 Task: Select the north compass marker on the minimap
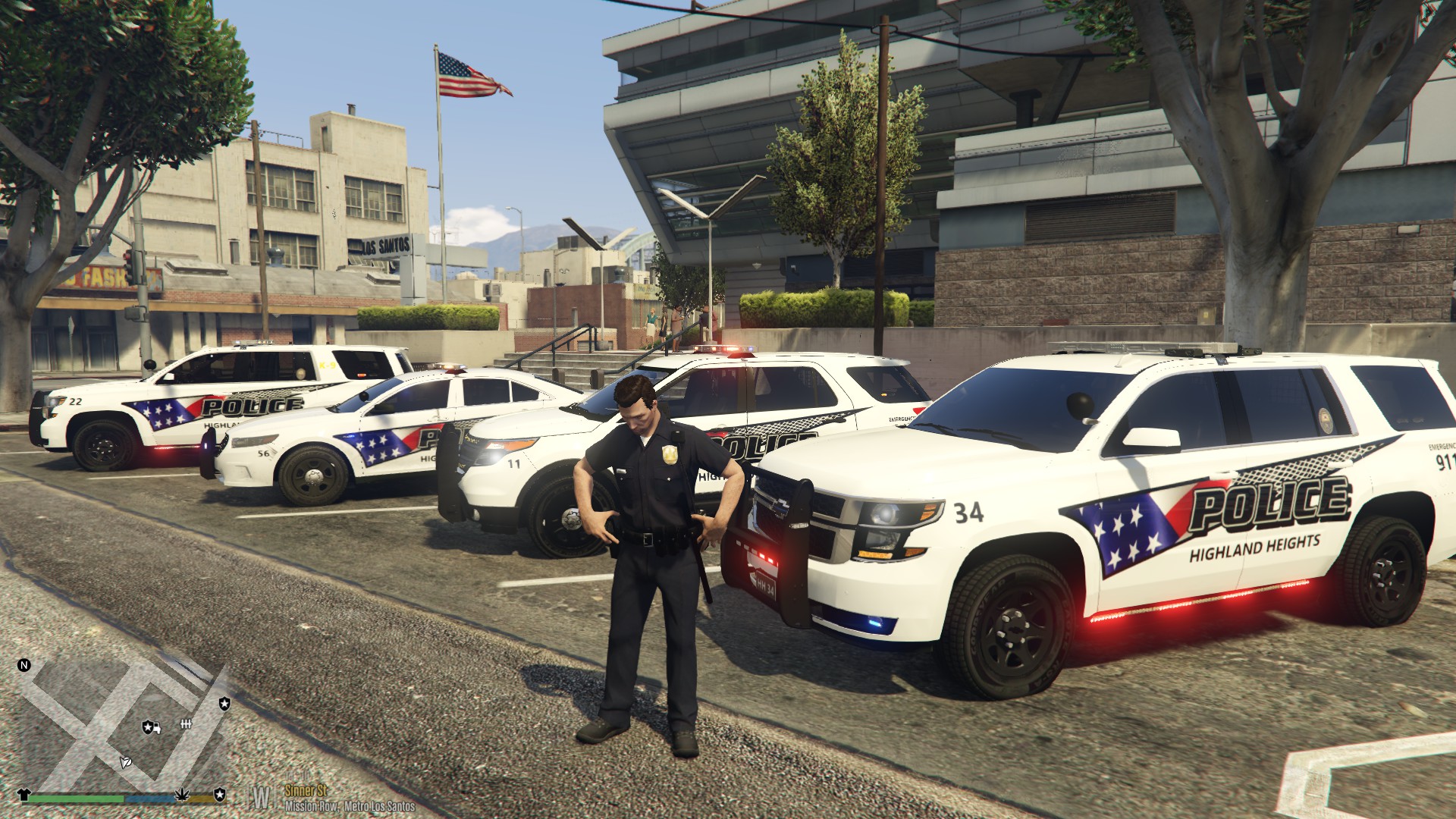click(24, 666)
